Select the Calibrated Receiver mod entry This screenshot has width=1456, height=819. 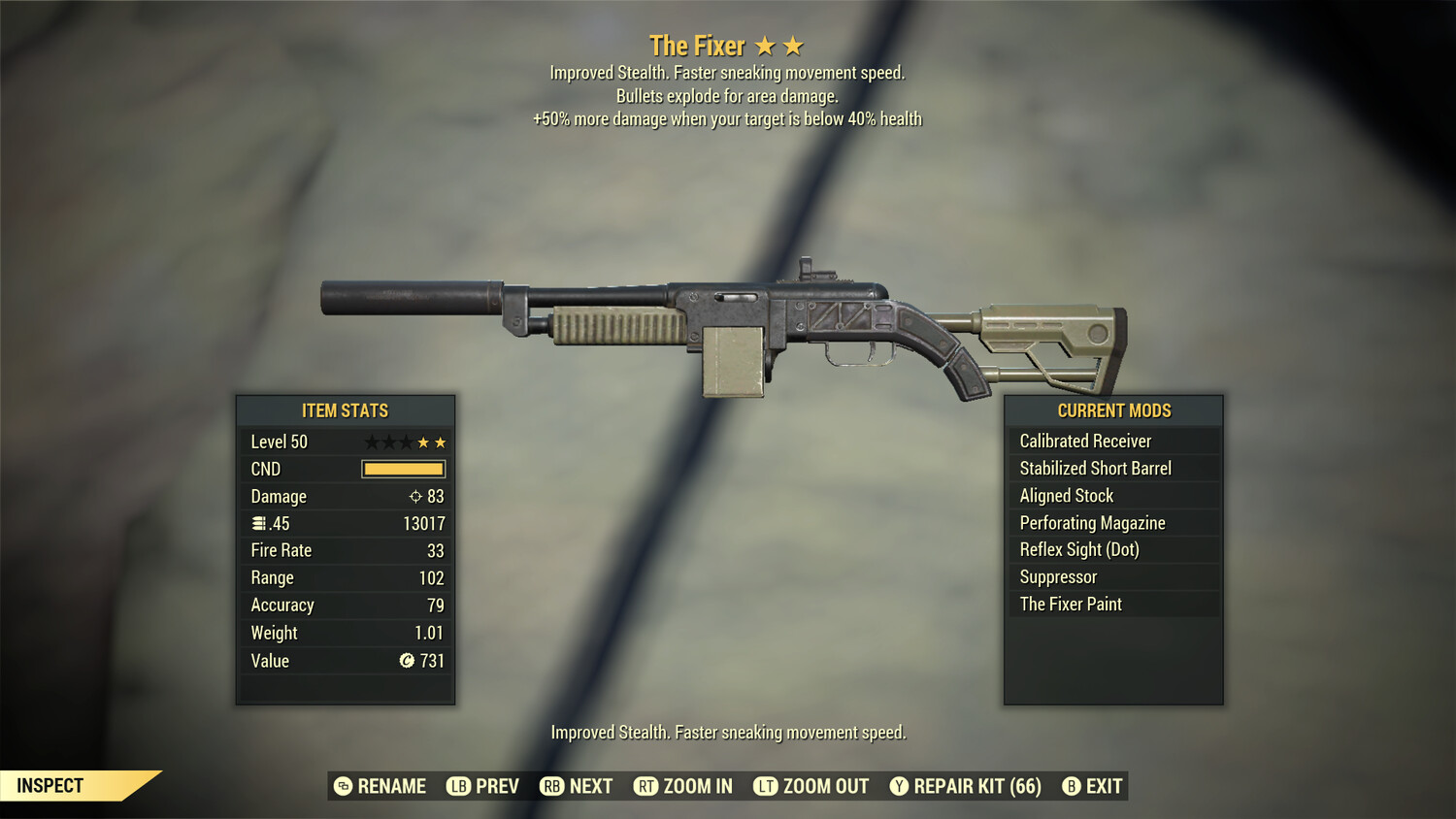coord(1085,441)
